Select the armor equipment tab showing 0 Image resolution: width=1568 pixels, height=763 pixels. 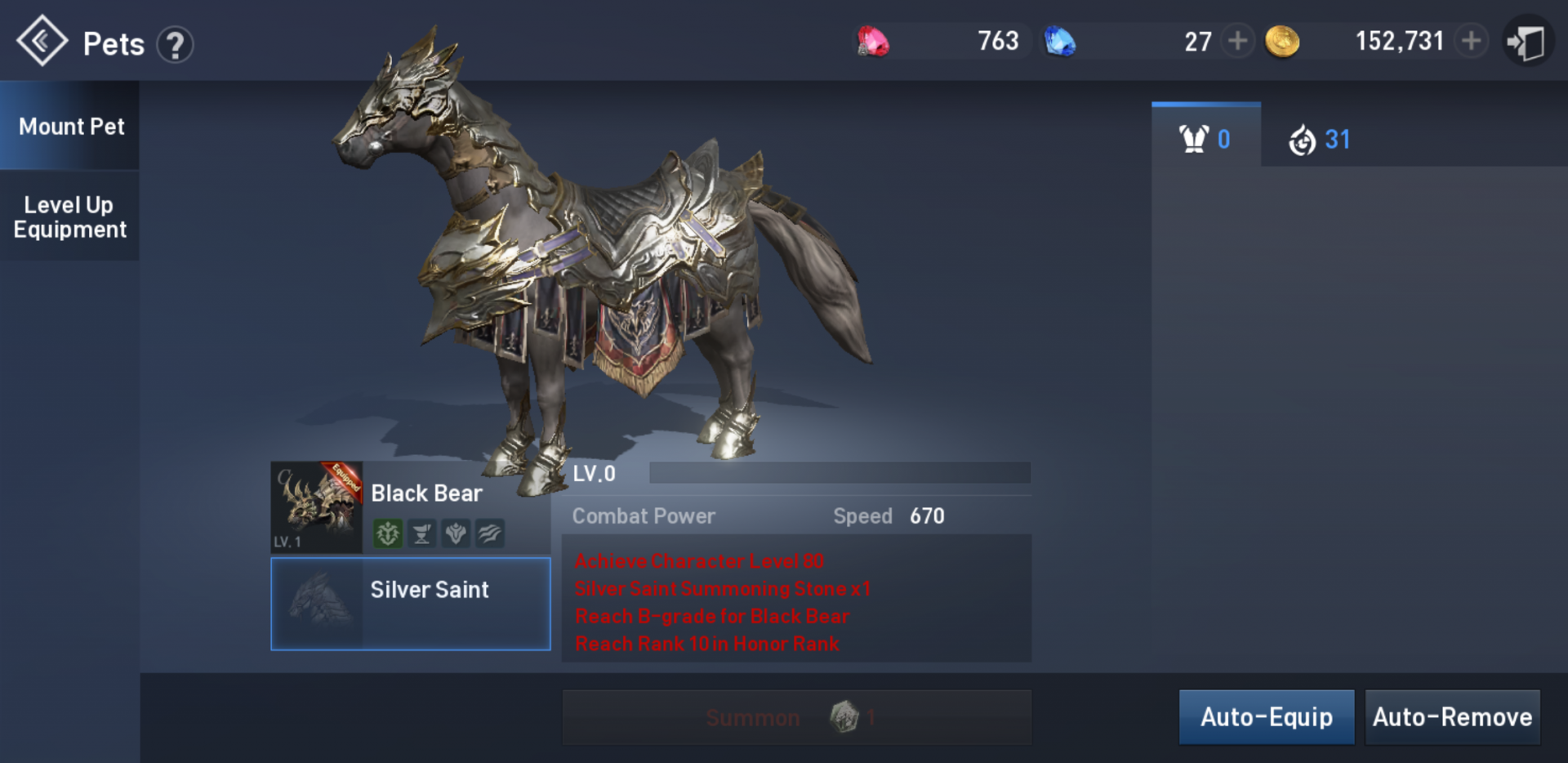1205,138
